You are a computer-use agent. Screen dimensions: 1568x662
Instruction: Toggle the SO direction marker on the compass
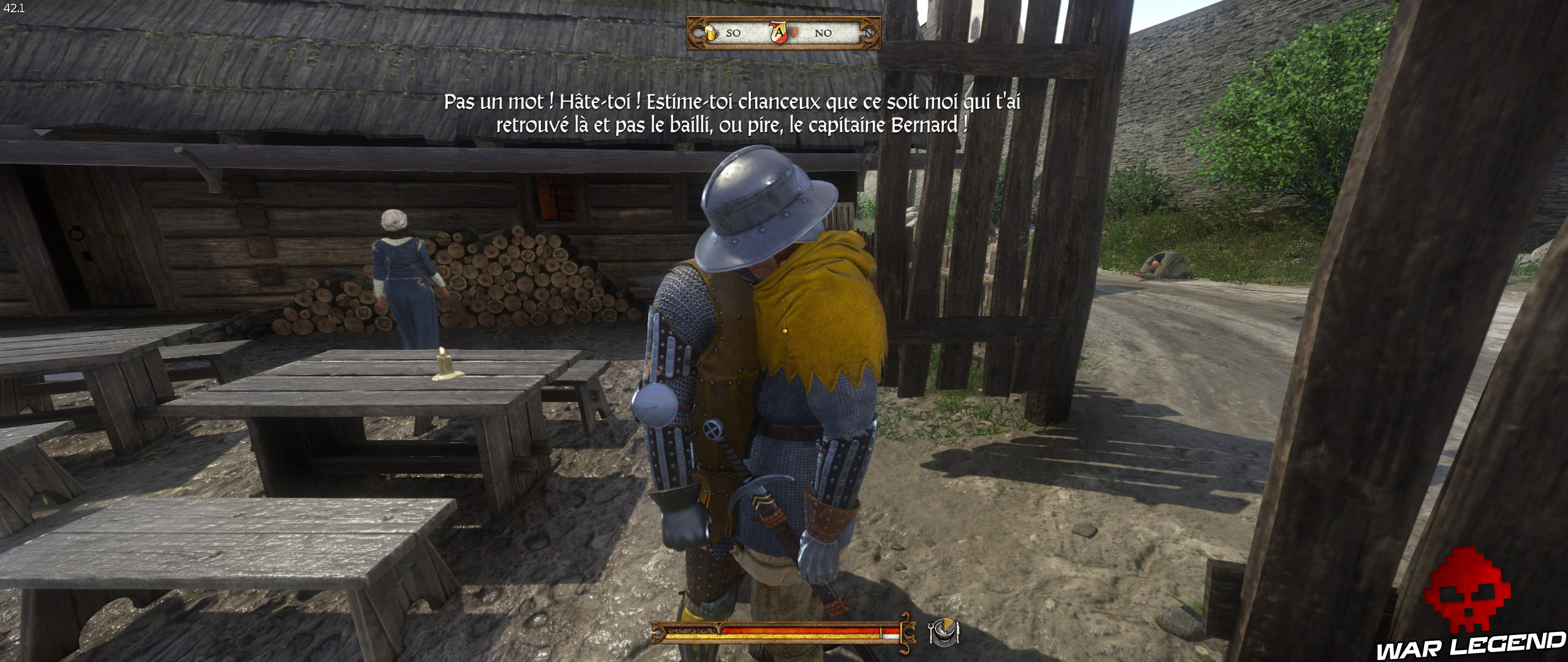click(734, 34)
